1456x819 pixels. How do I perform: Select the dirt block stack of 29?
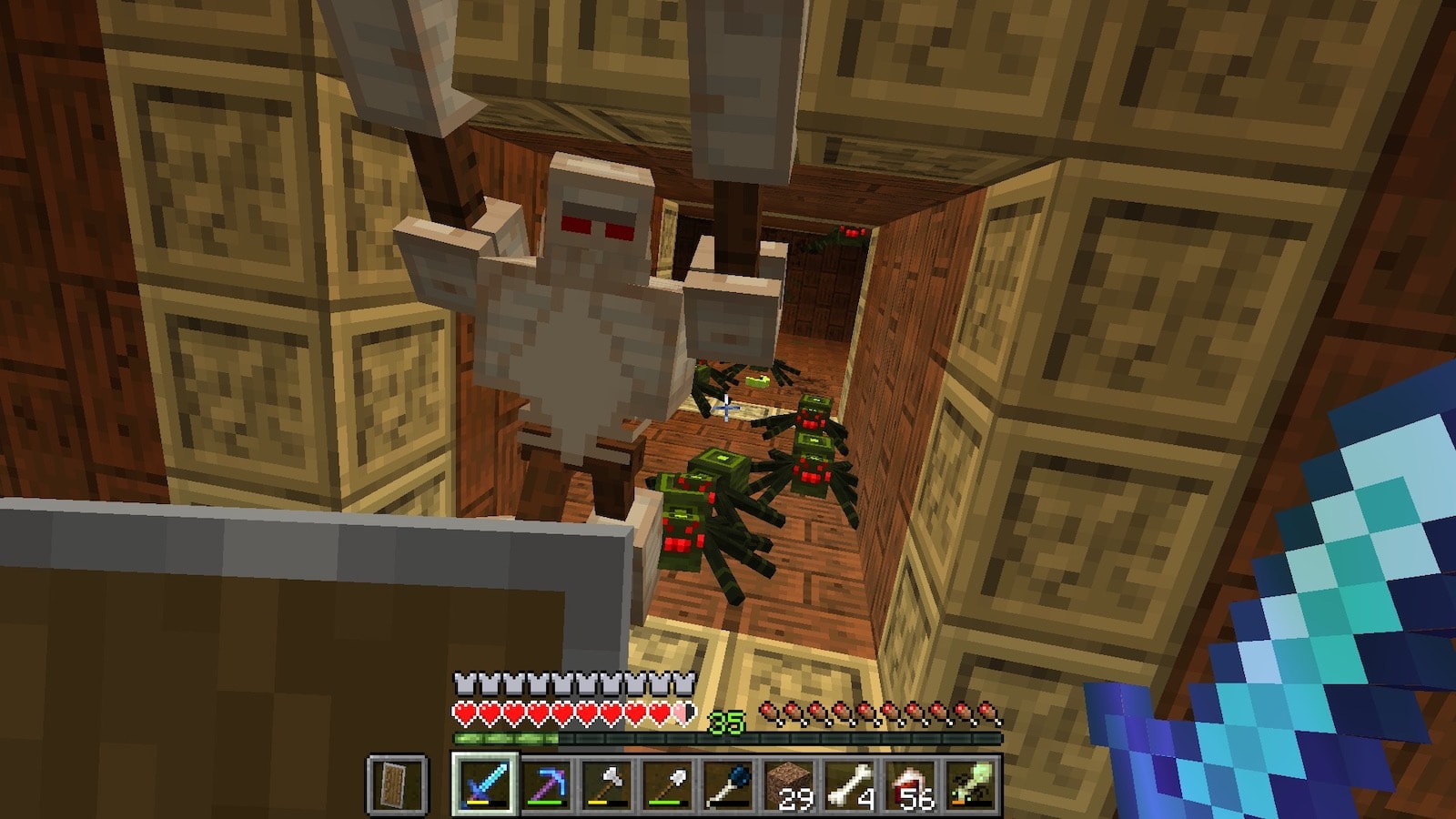click(789, 784)
